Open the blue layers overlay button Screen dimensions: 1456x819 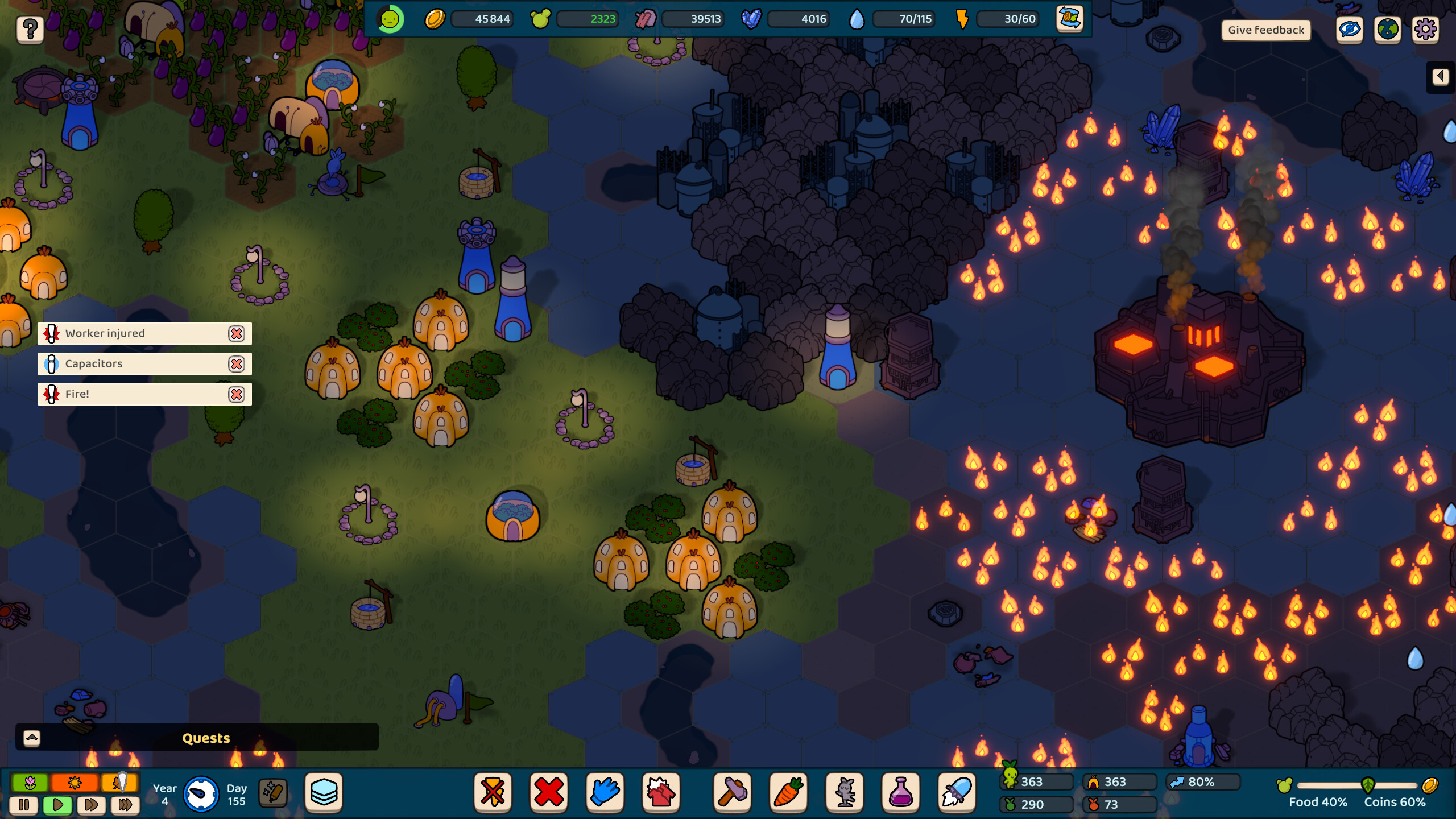coord(324,792)
